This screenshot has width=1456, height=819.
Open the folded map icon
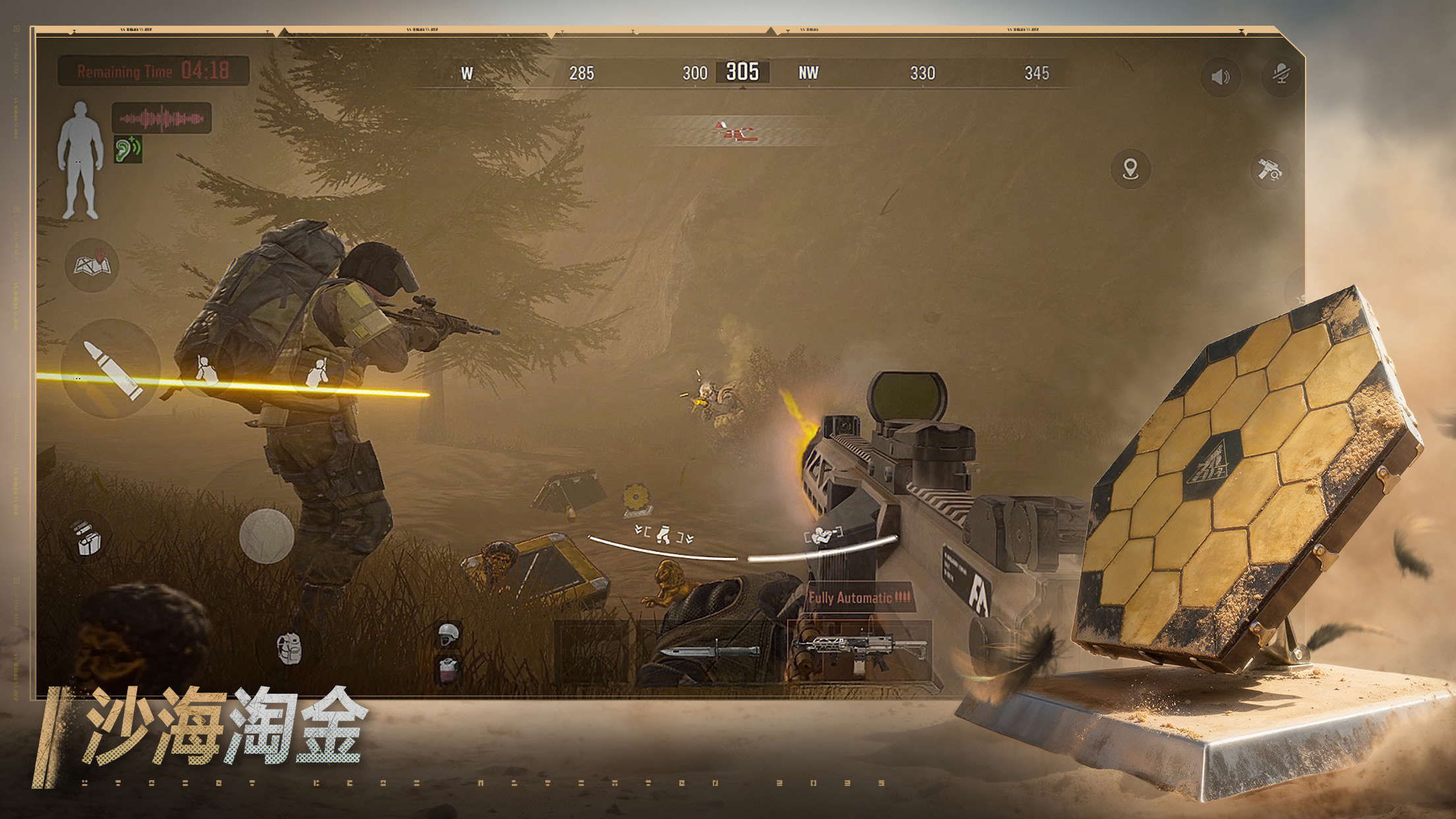92,265
